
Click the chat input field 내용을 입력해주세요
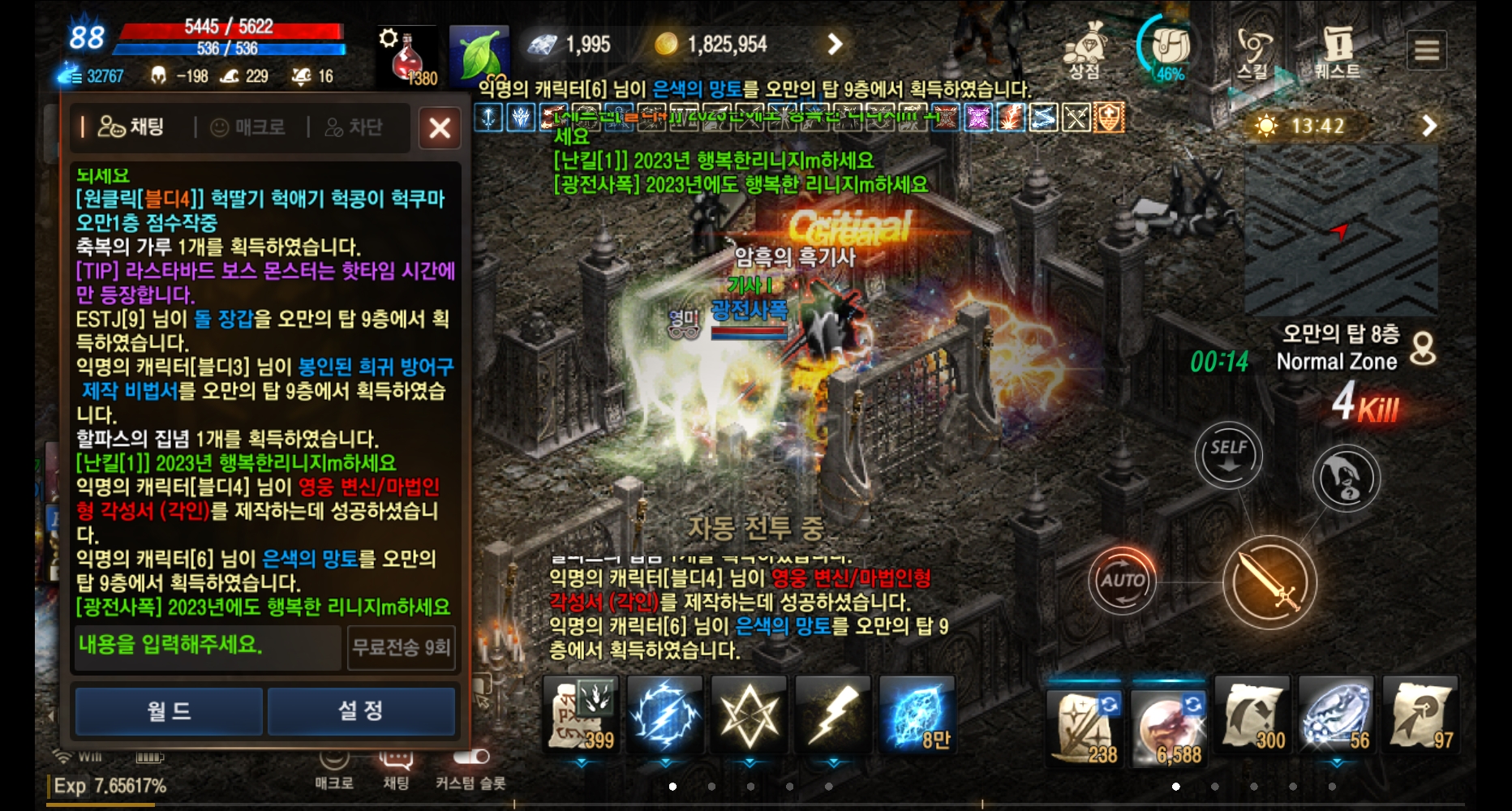point(207,648)
